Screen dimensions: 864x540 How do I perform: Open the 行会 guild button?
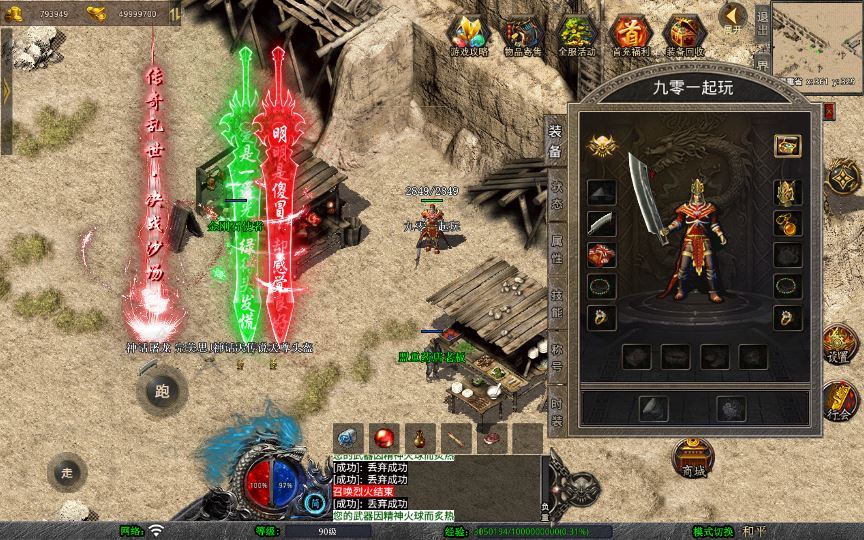(x=838, y=402)
